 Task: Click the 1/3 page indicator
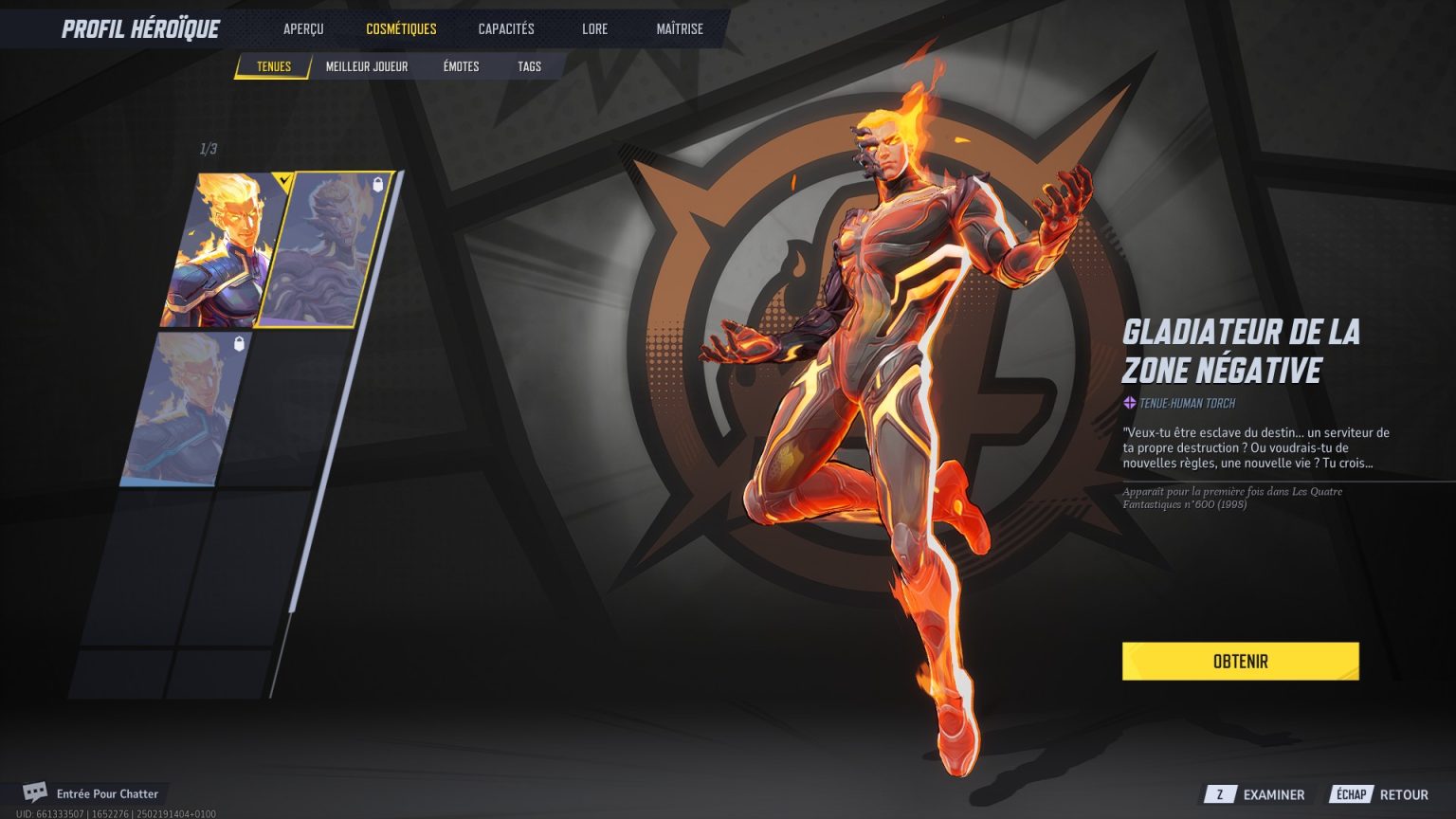click(x=207, y=148)
